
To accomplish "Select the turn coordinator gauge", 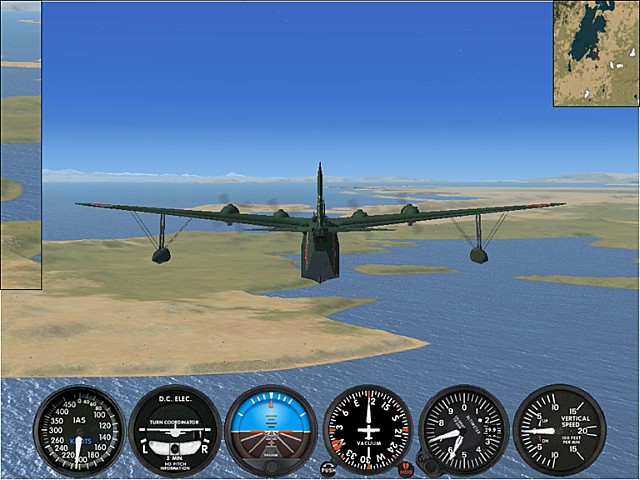I will (x=175, y=430).
